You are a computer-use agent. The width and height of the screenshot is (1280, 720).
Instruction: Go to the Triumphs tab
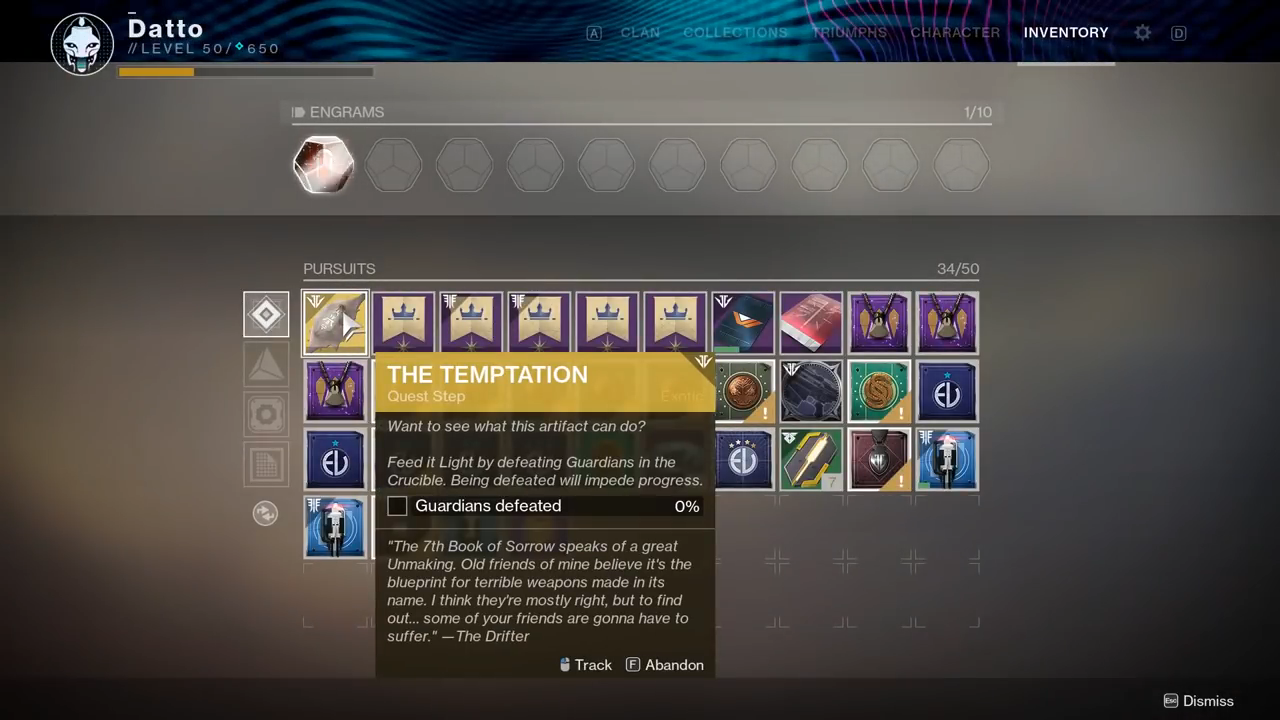pyautogui.click(x=849, y=33)
